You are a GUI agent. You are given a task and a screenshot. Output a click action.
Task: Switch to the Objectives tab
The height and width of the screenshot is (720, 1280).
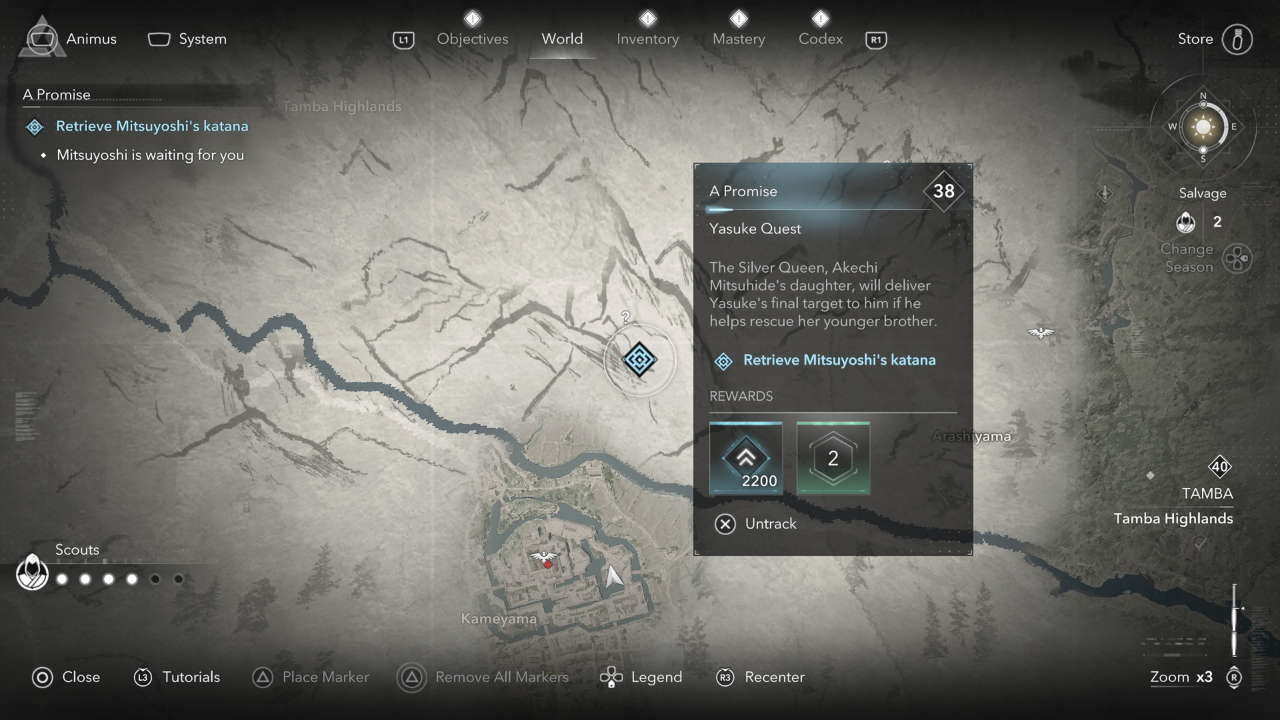[x=472, y=39]
